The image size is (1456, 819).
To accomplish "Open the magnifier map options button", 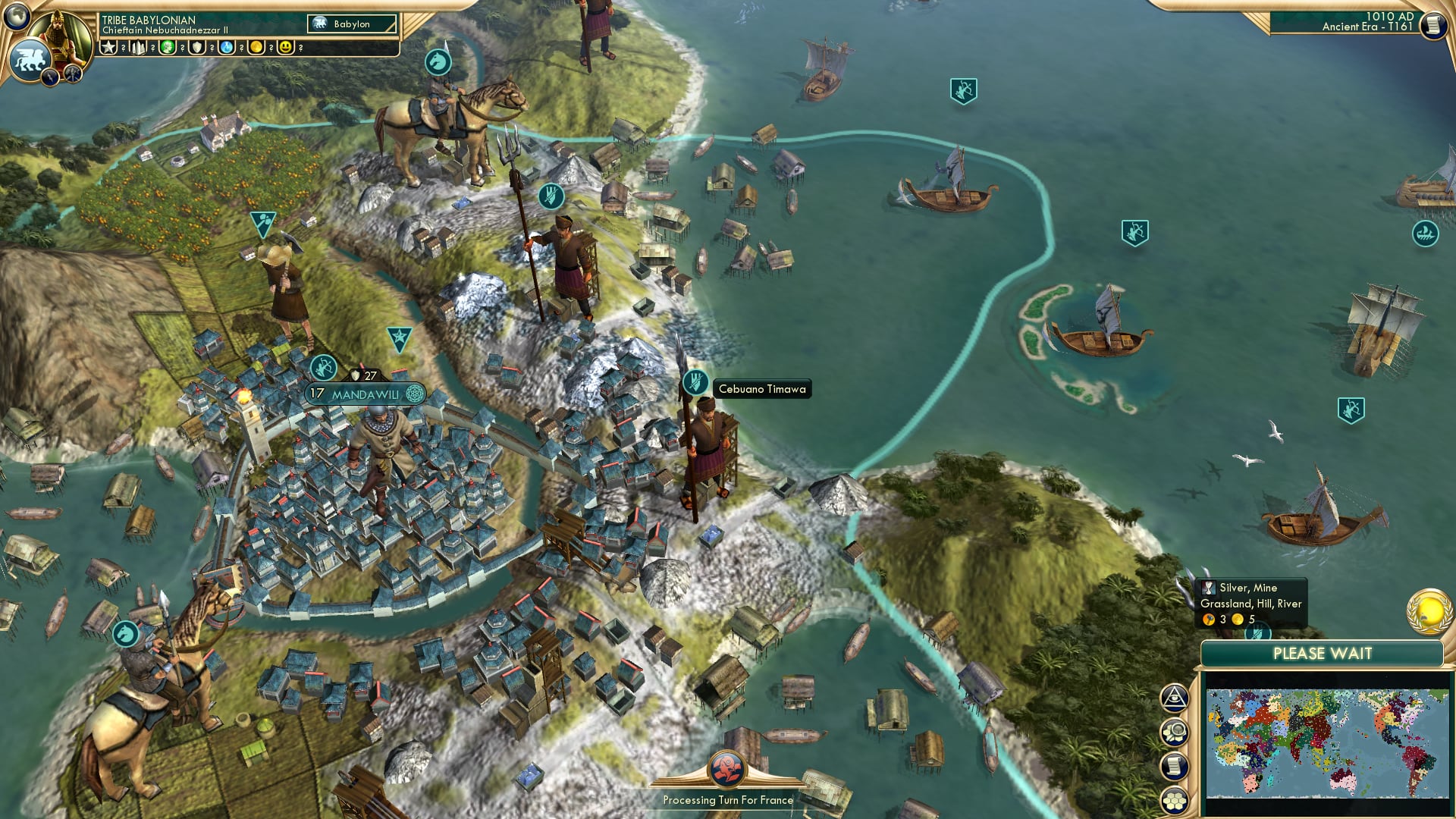I will point(1175,733).
